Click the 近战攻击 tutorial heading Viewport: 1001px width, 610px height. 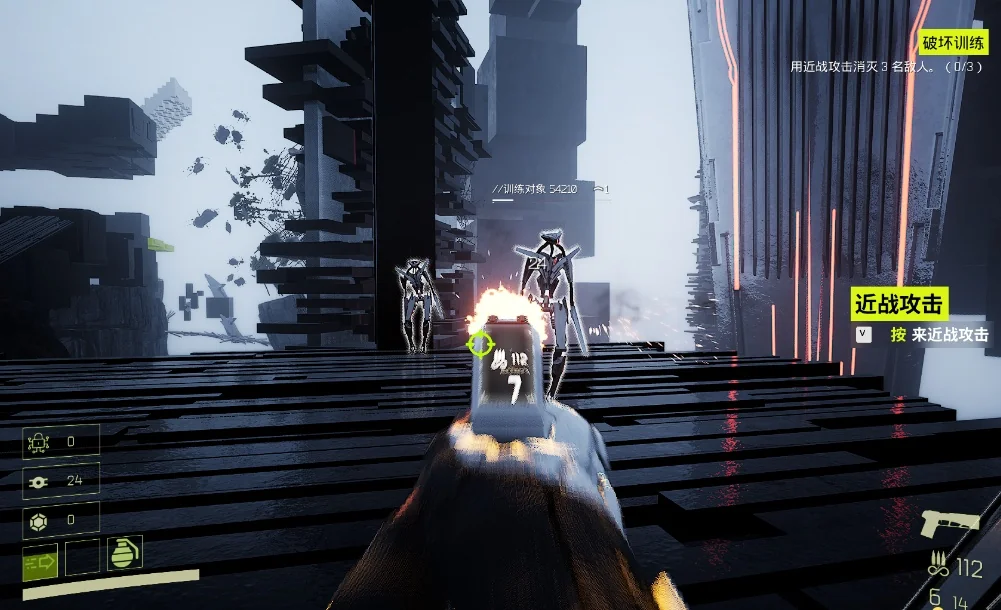(x=899, y=304)
